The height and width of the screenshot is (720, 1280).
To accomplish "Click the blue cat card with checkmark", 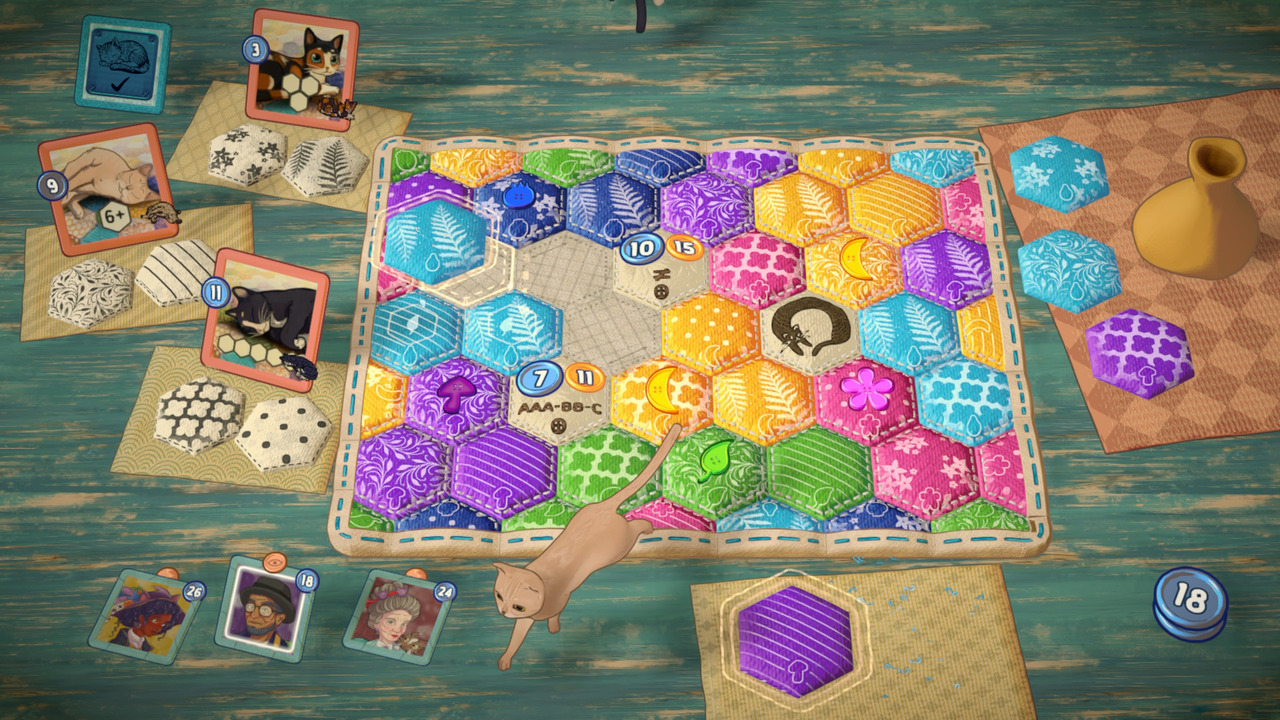I will [x=122, y=62].
